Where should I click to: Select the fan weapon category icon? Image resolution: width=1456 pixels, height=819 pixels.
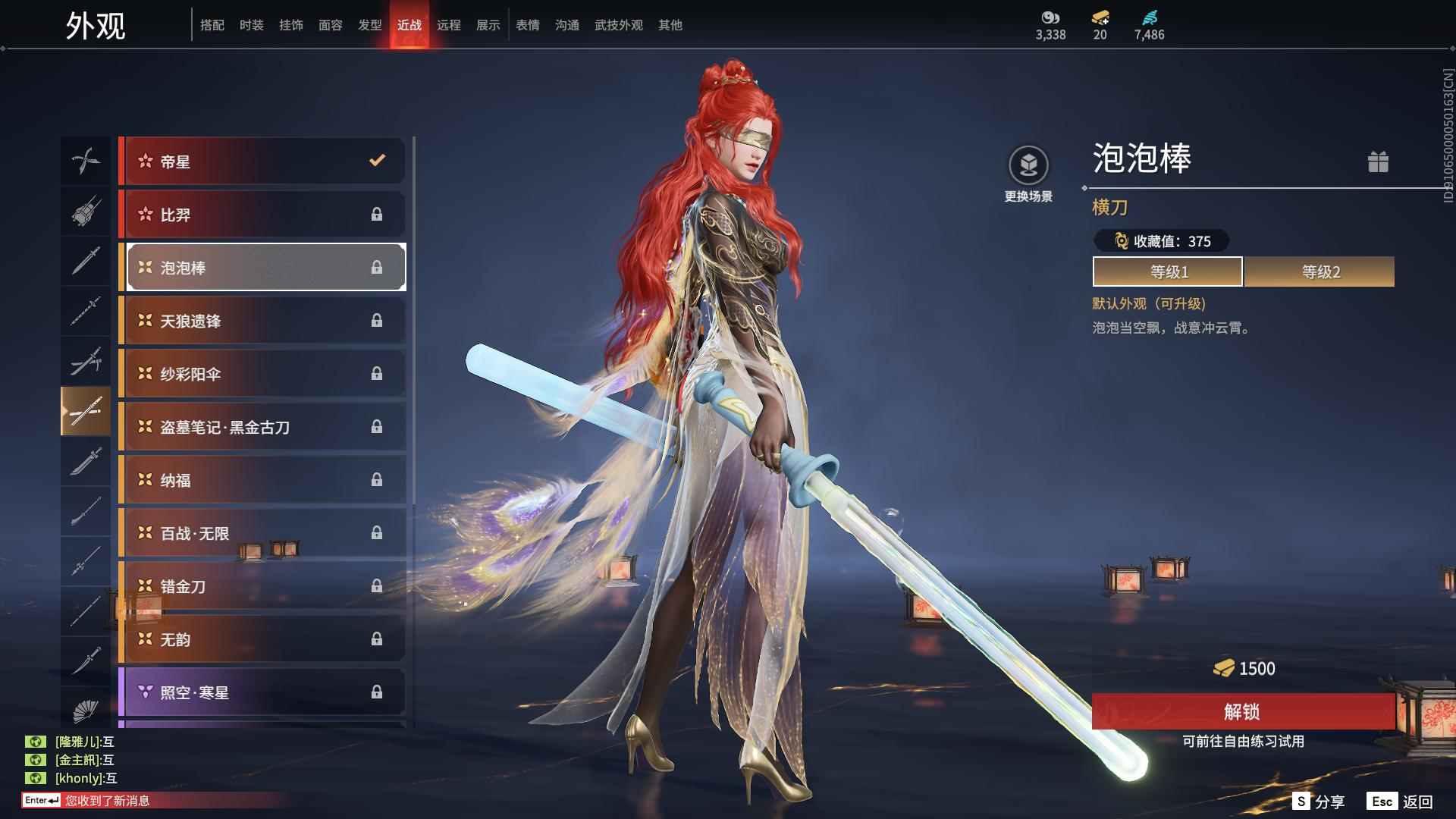click(86, 711)
